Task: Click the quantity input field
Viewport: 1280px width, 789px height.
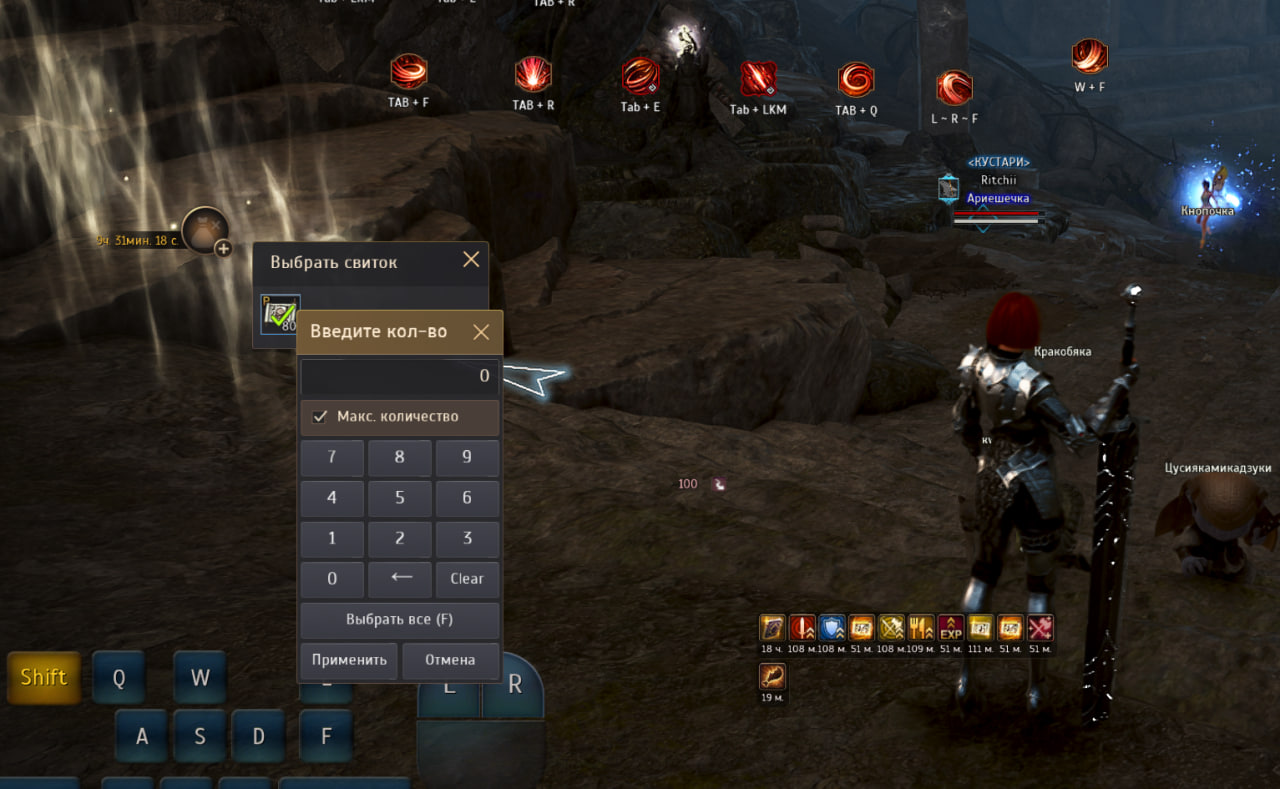Action: (x=399, y=376)
